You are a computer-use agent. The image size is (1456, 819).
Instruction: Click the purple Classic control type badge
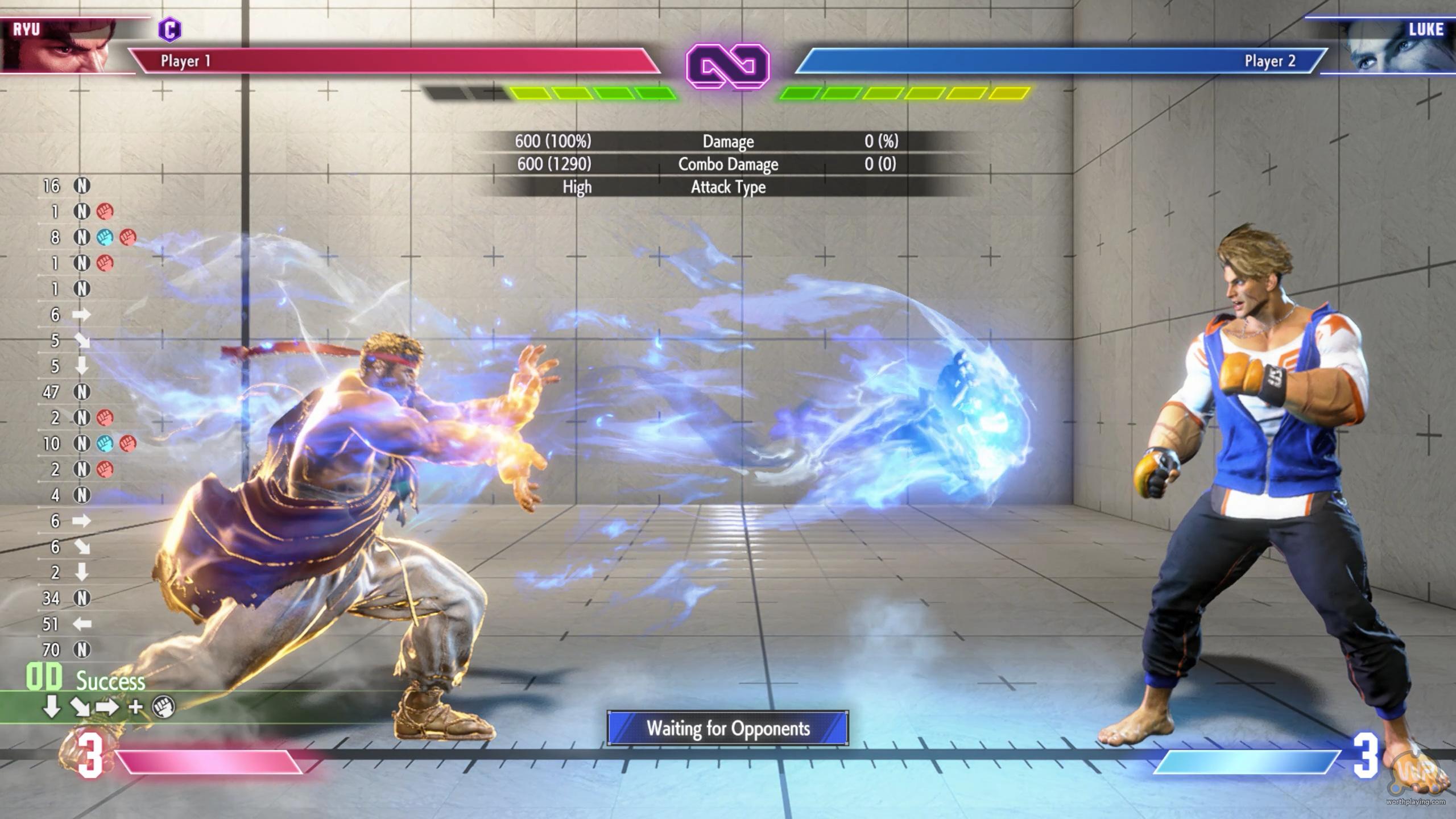click(x=169, y=30)
